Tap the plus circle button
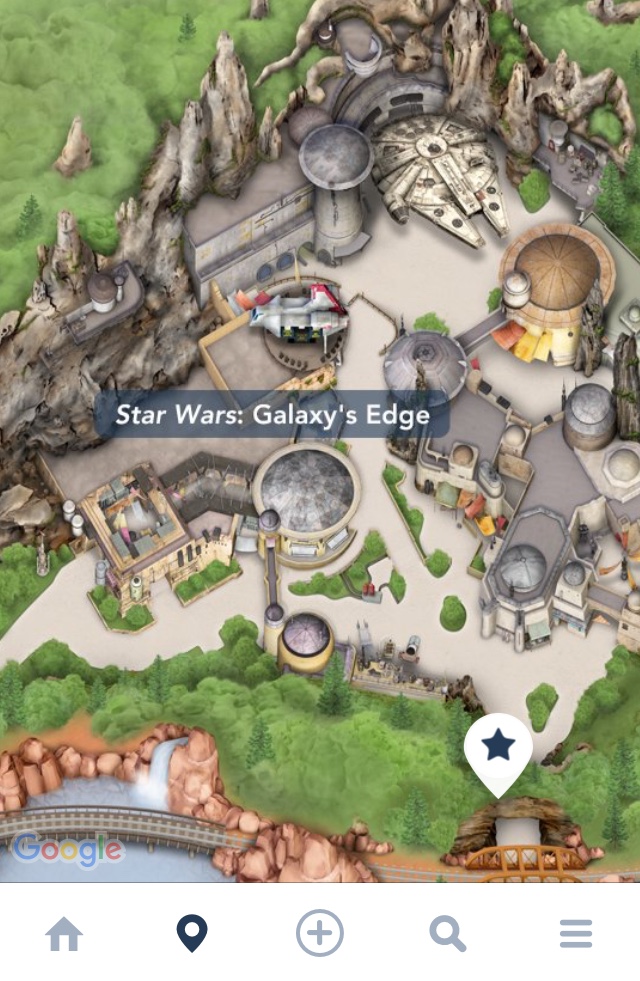 [x=320, y=934]
